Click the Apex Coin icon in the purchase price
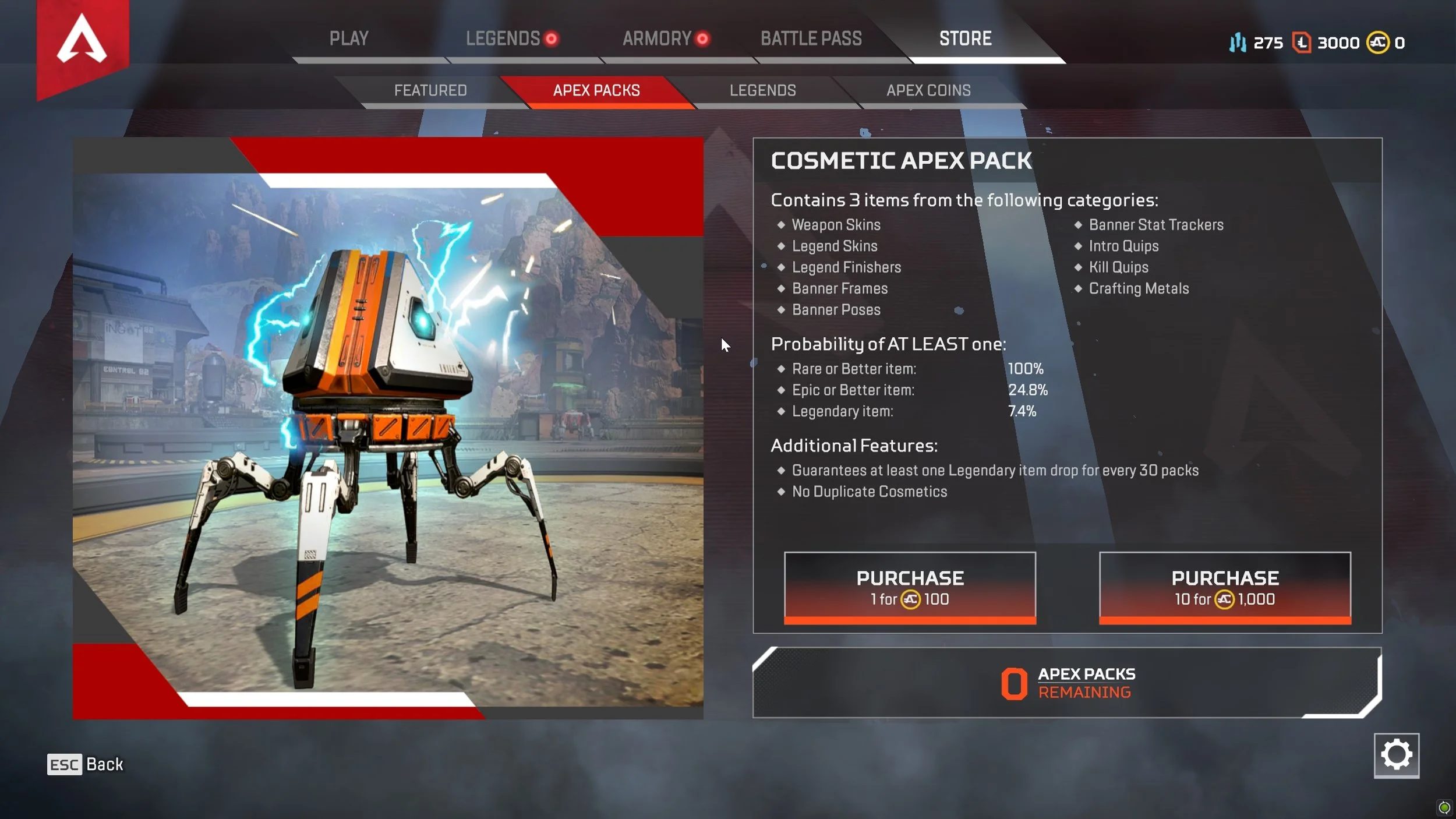The height and width of the screenshot is (819, 1456). point(911,599)
